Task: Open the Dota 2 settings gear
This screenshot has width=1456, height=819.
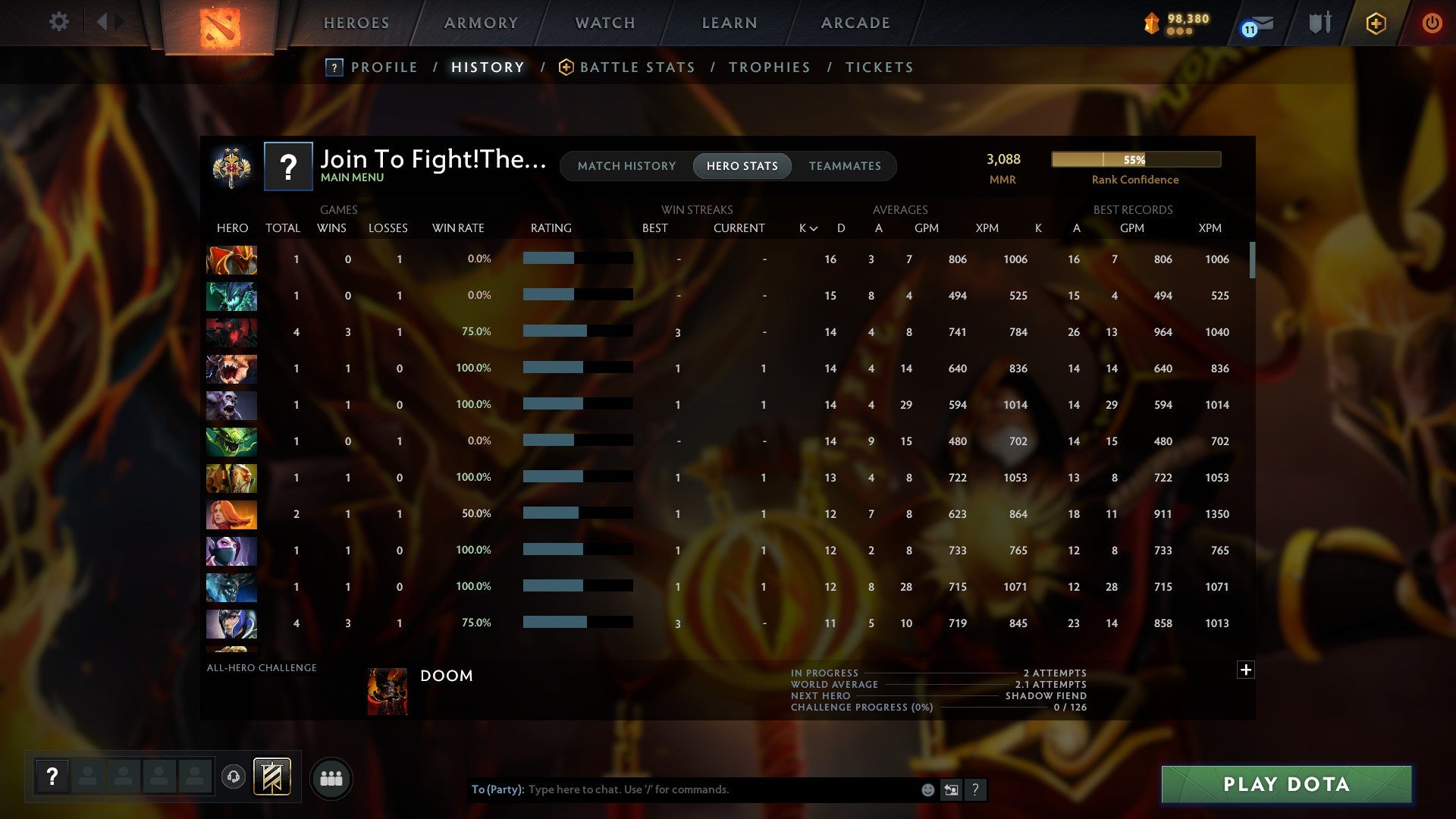Action: [x=59, y=22]
